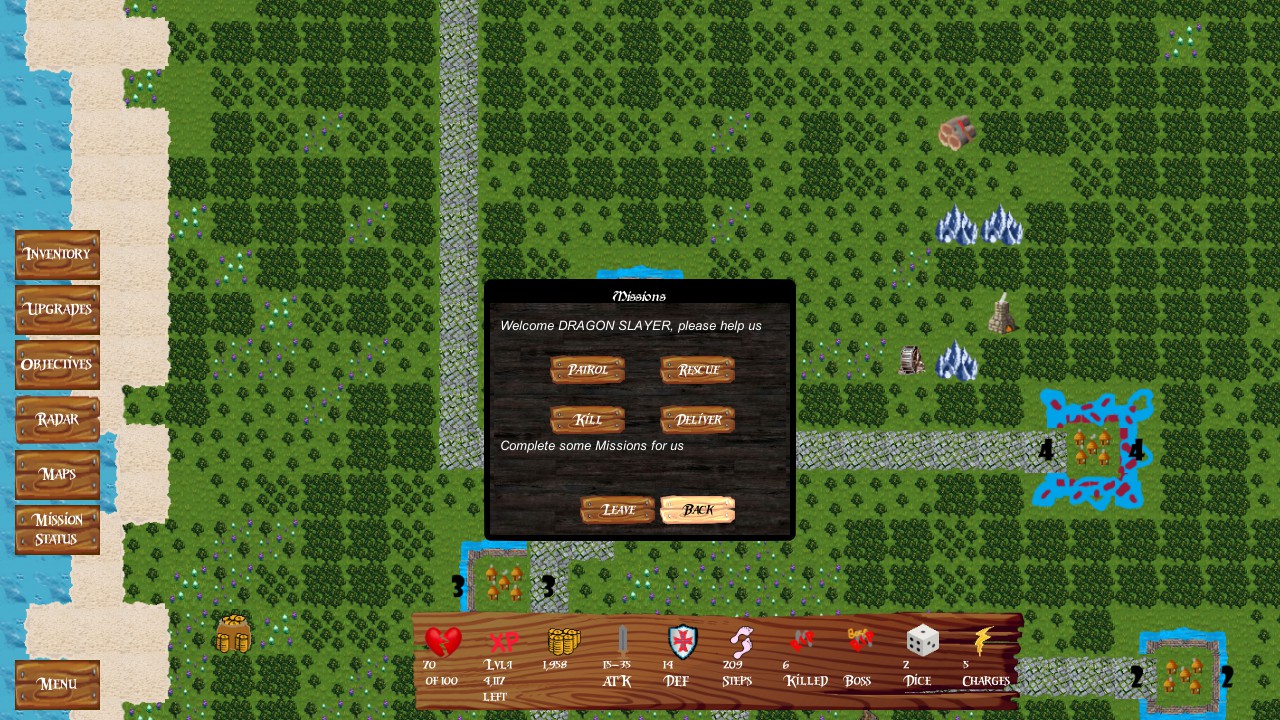Open the Inventory panel

pos(57,254)
